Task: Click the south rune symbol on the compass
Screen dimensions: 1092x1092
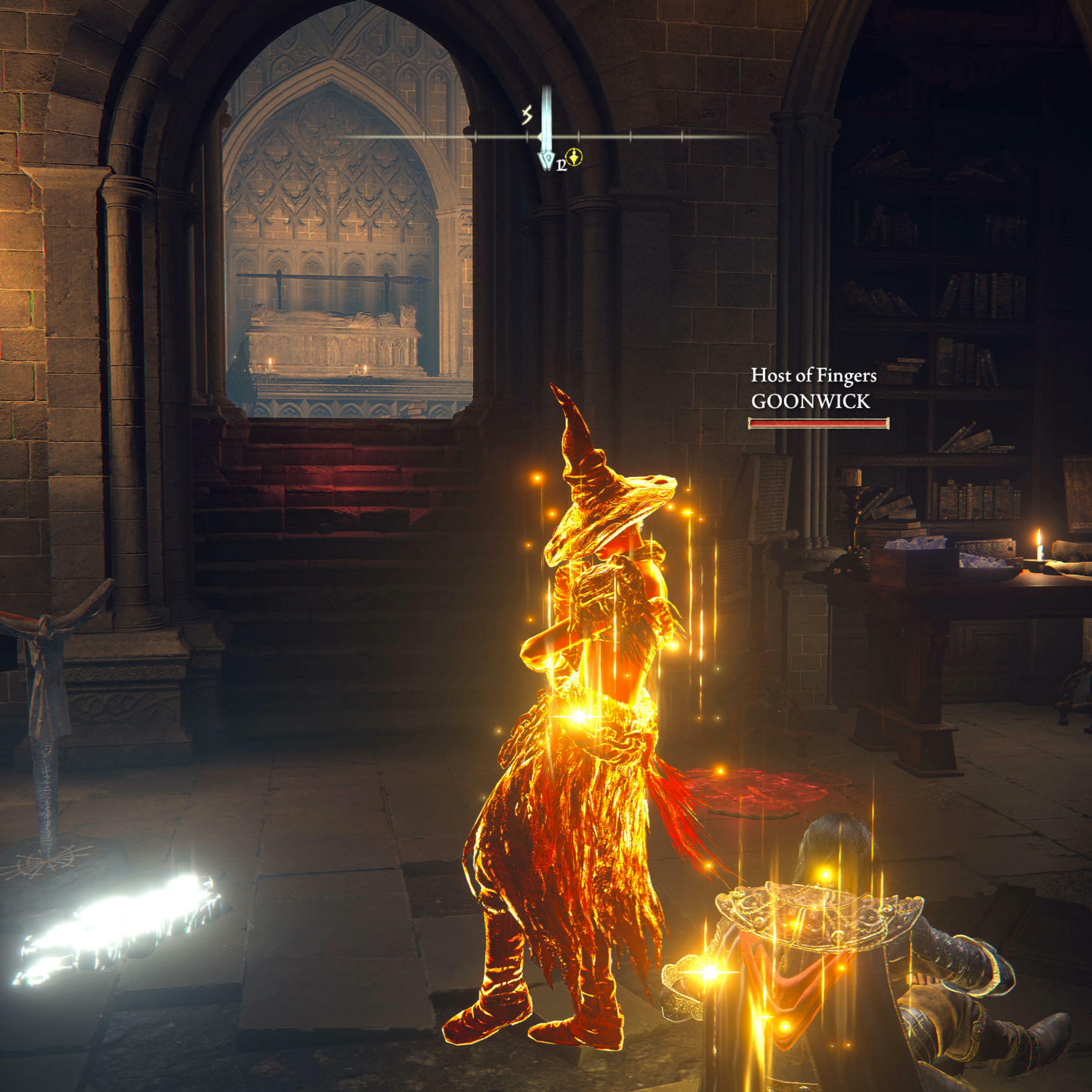Action: (527, 116)
